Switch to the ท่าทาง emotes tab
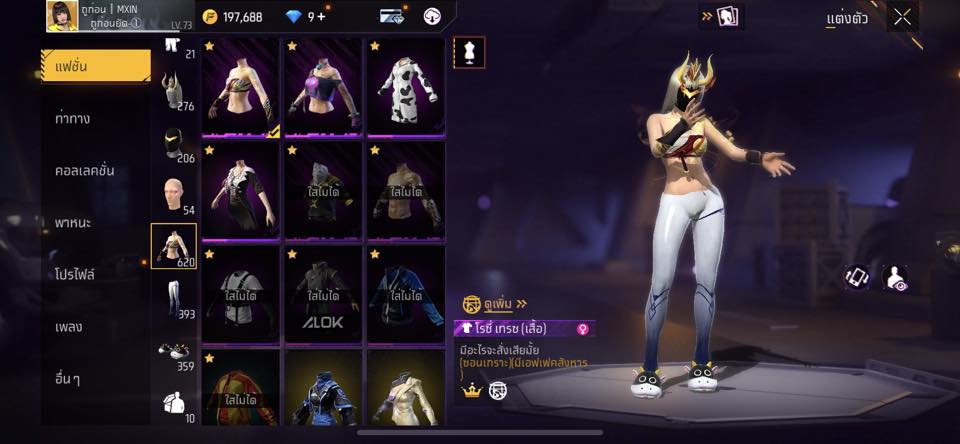Viewport: 960px width, 444px height. coord(73,118)
